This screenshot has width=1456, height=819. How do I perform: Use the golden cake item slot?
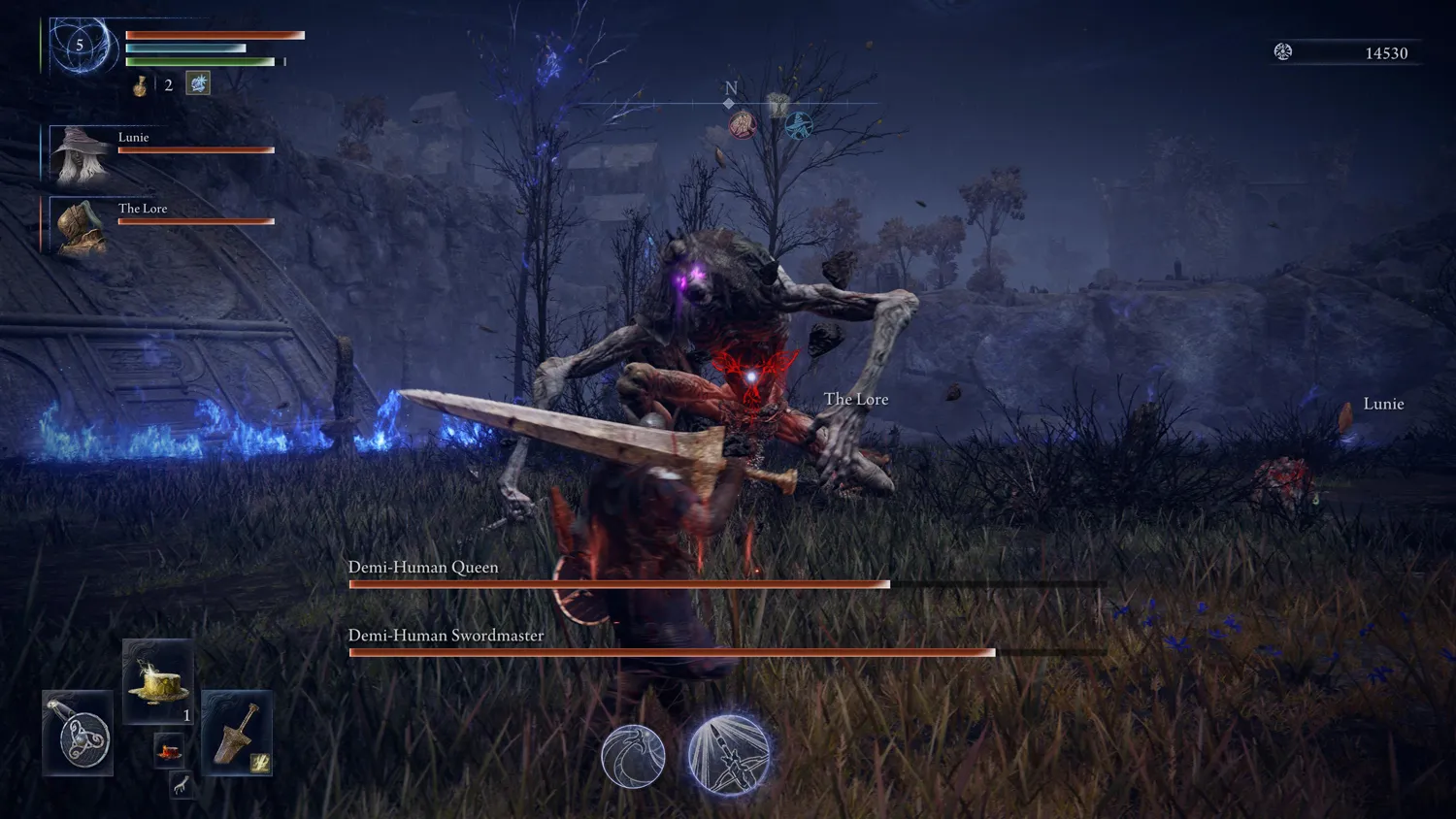click(x=158, y=682)
